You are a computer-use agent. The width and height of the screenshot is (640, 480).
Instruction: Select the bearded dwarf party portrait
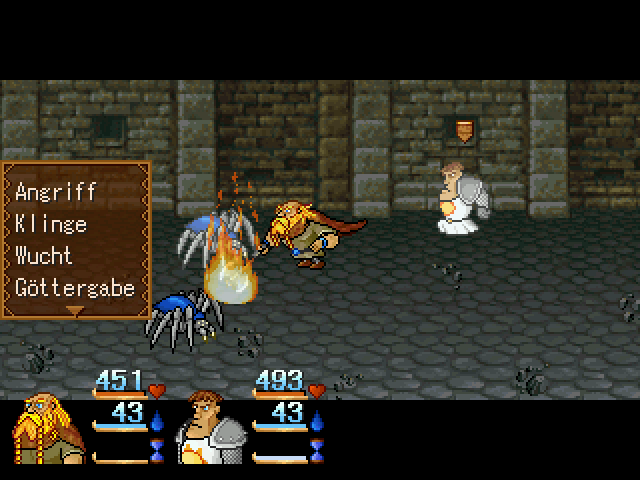[x=49, y=432]
